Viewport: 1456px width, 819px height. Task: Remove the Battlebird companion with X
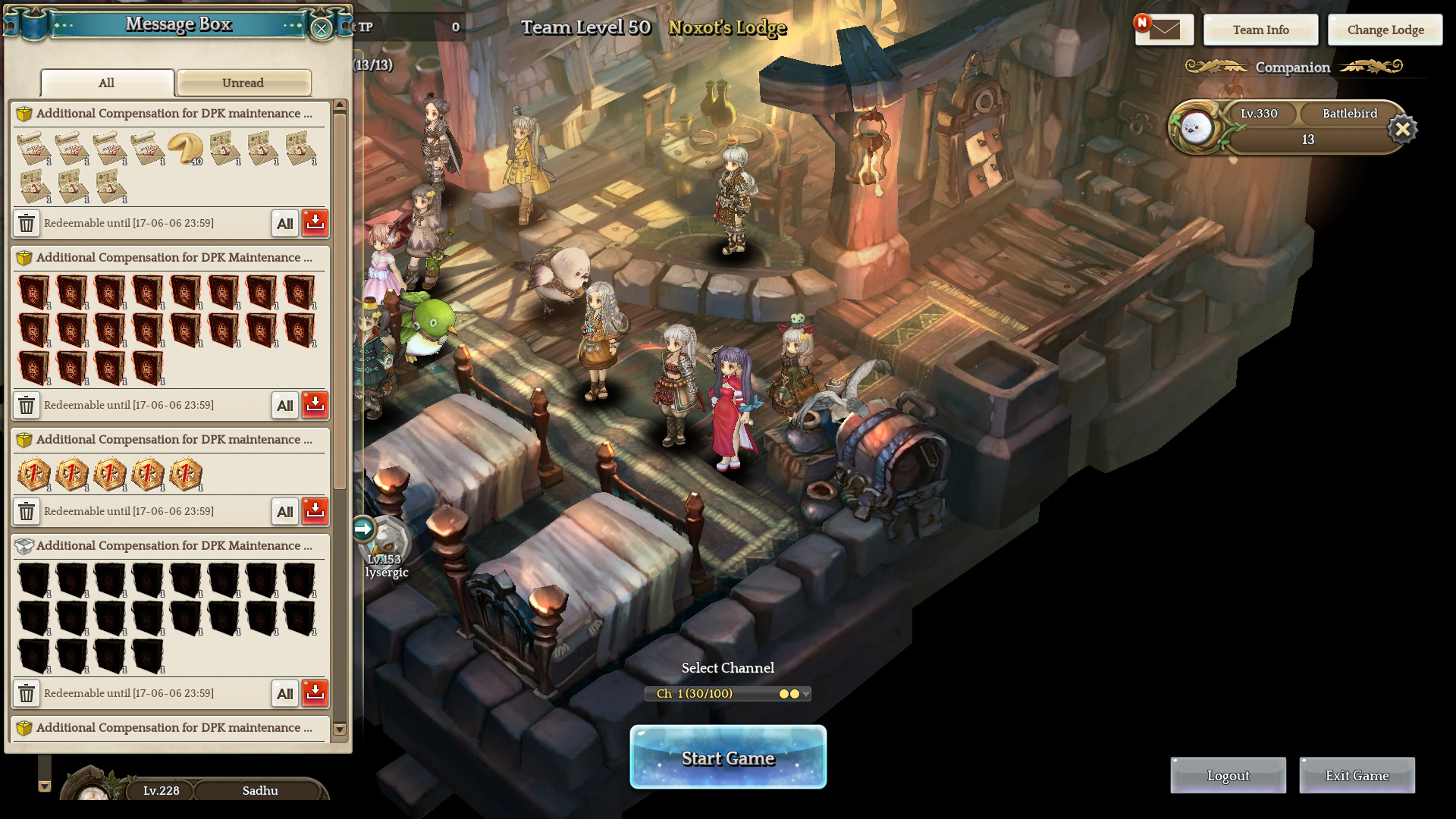coord(1402,129)
